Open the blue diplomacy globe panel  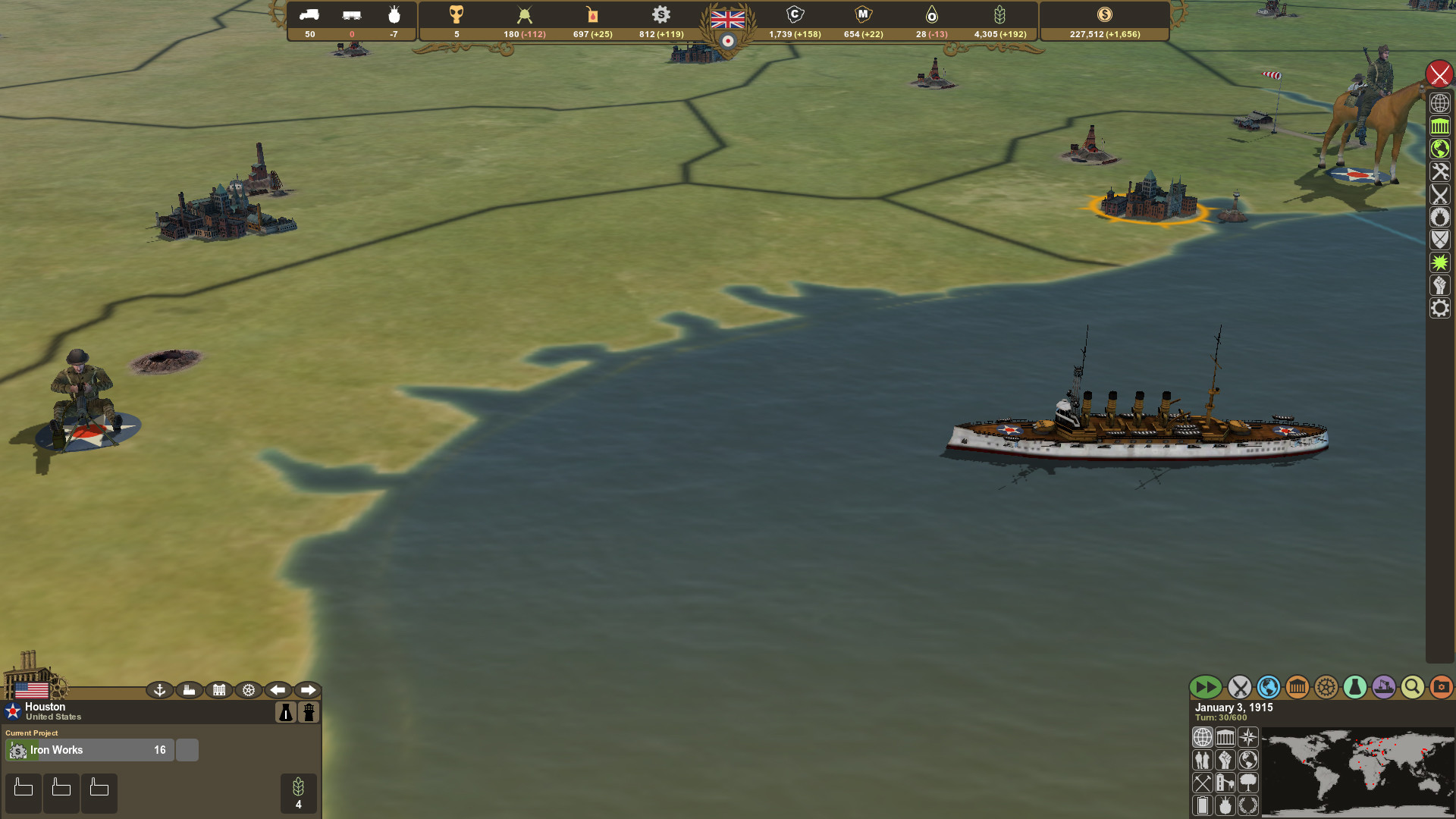click(1269, 687)
